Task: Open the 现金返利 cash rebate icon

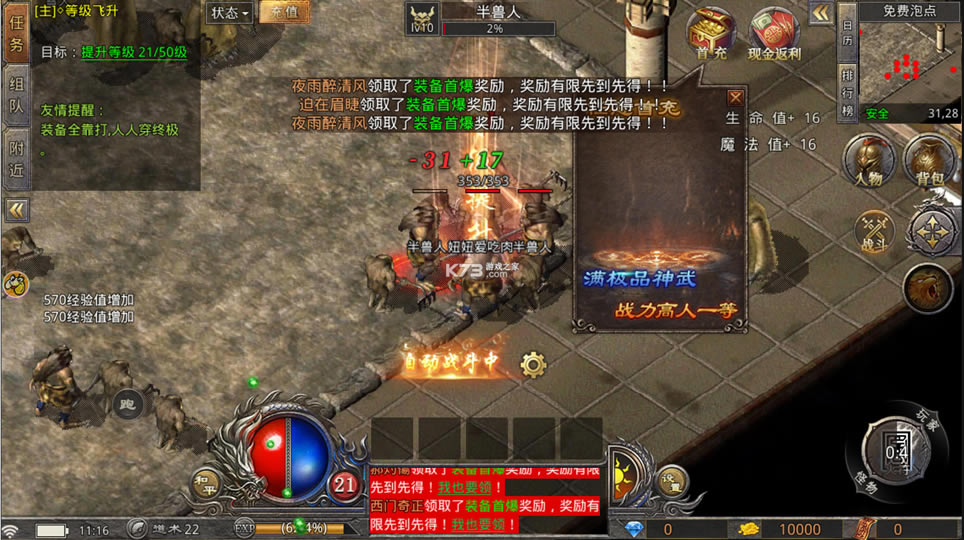Action: click(x=773, y=34)
